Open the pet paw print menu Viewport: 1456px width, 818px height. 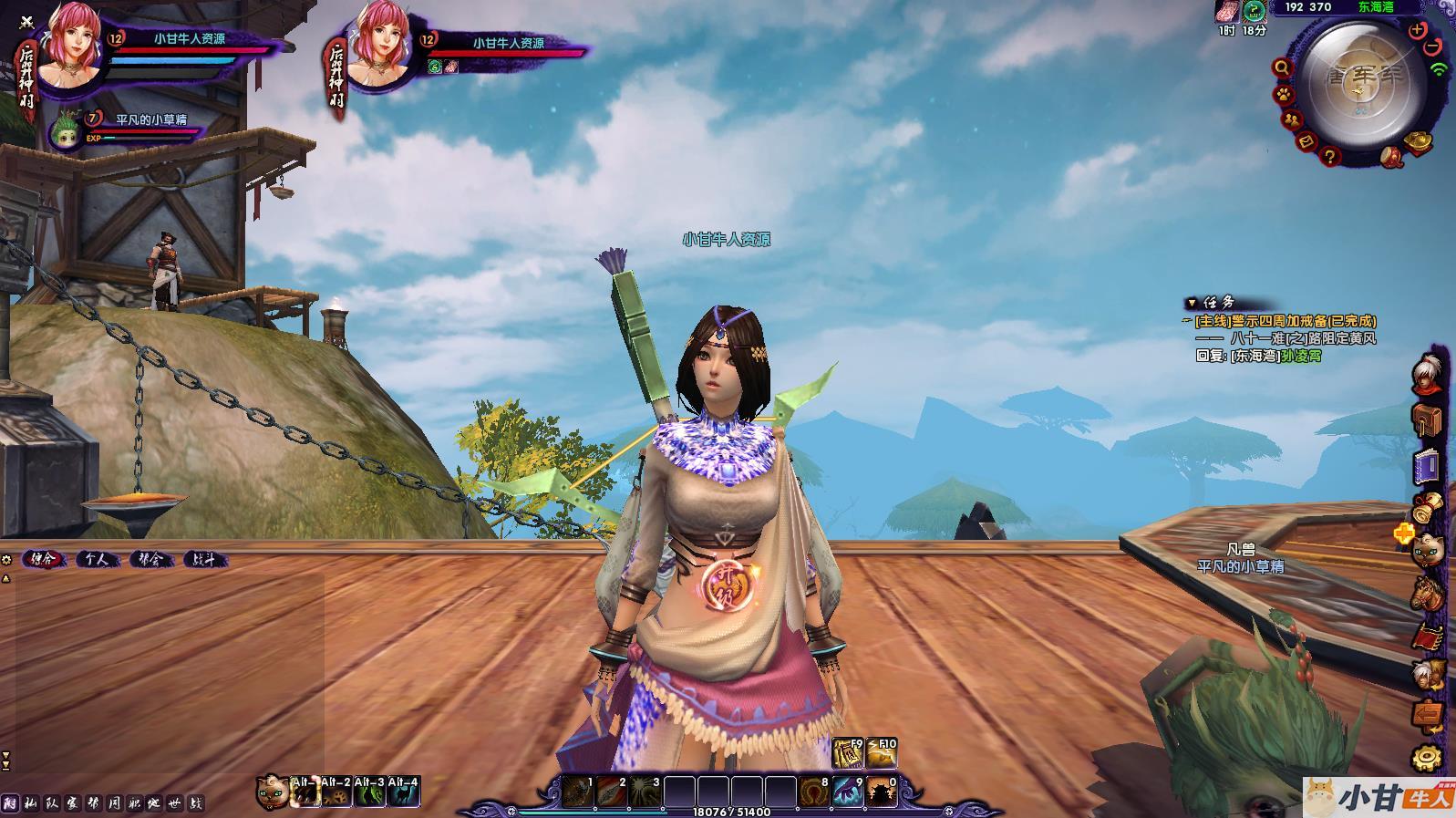pyautogui.click(x=1283, y=94)
